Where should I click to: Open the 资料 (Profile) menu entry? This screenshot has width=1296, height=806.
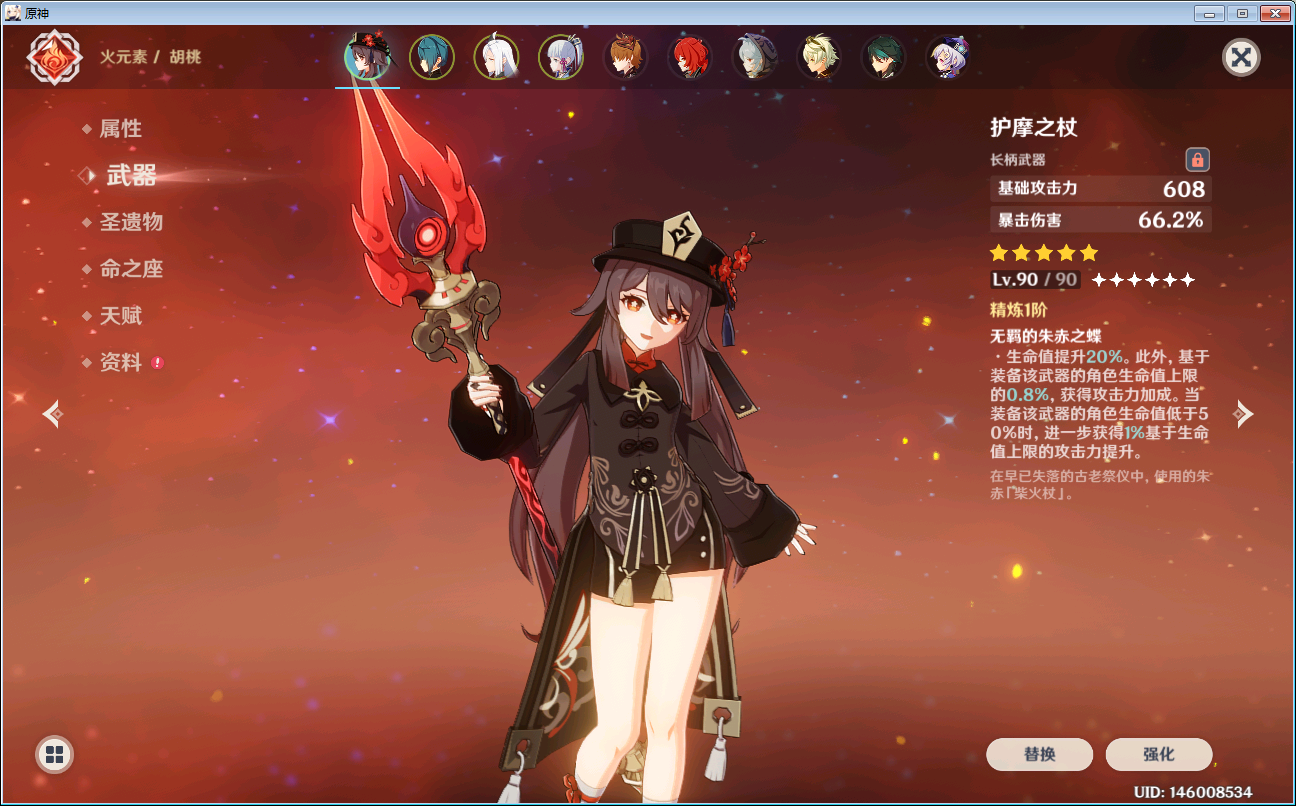tap(120, 363)
